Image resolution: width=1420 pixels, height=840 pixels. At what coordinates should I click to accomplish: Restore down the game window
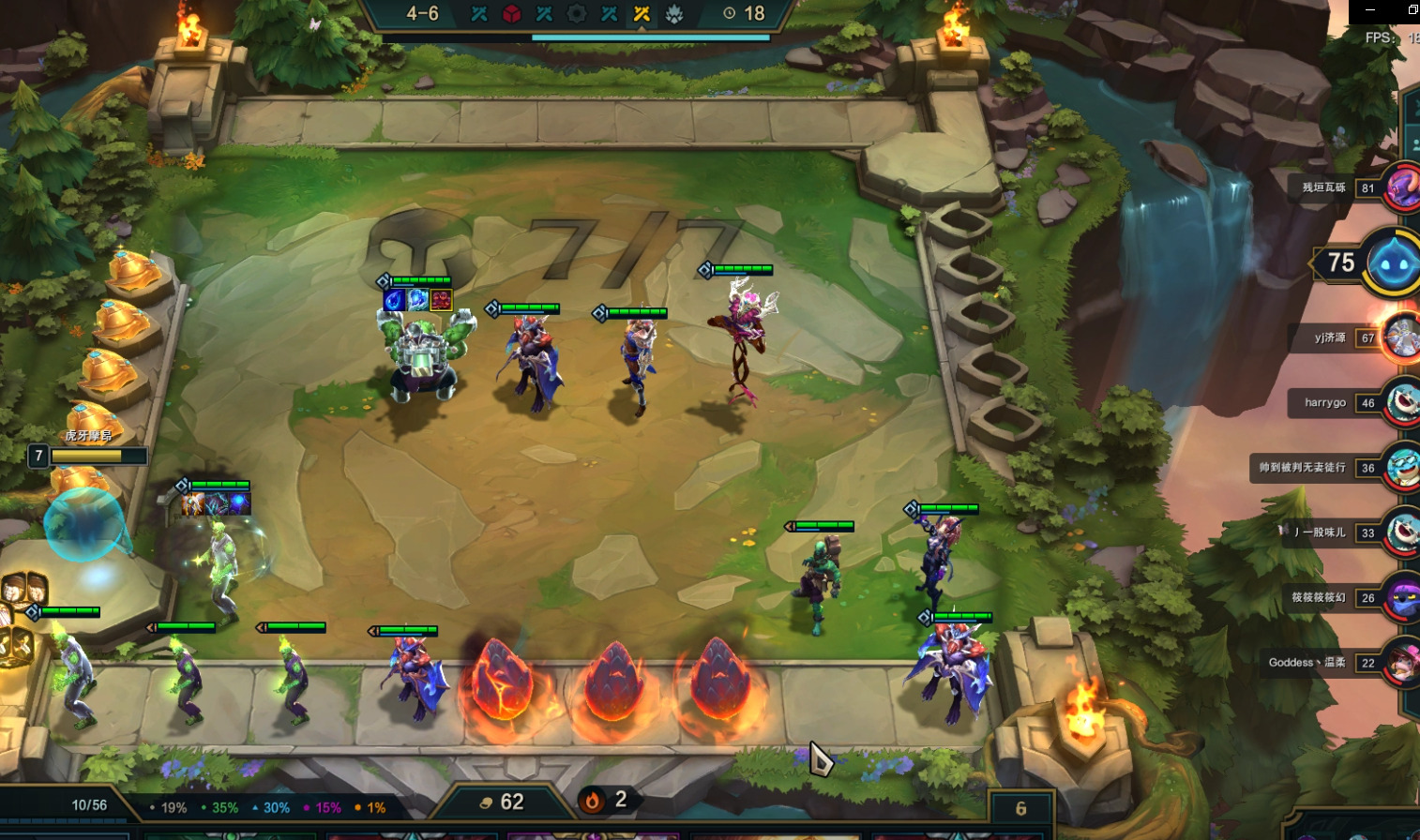1412,9
